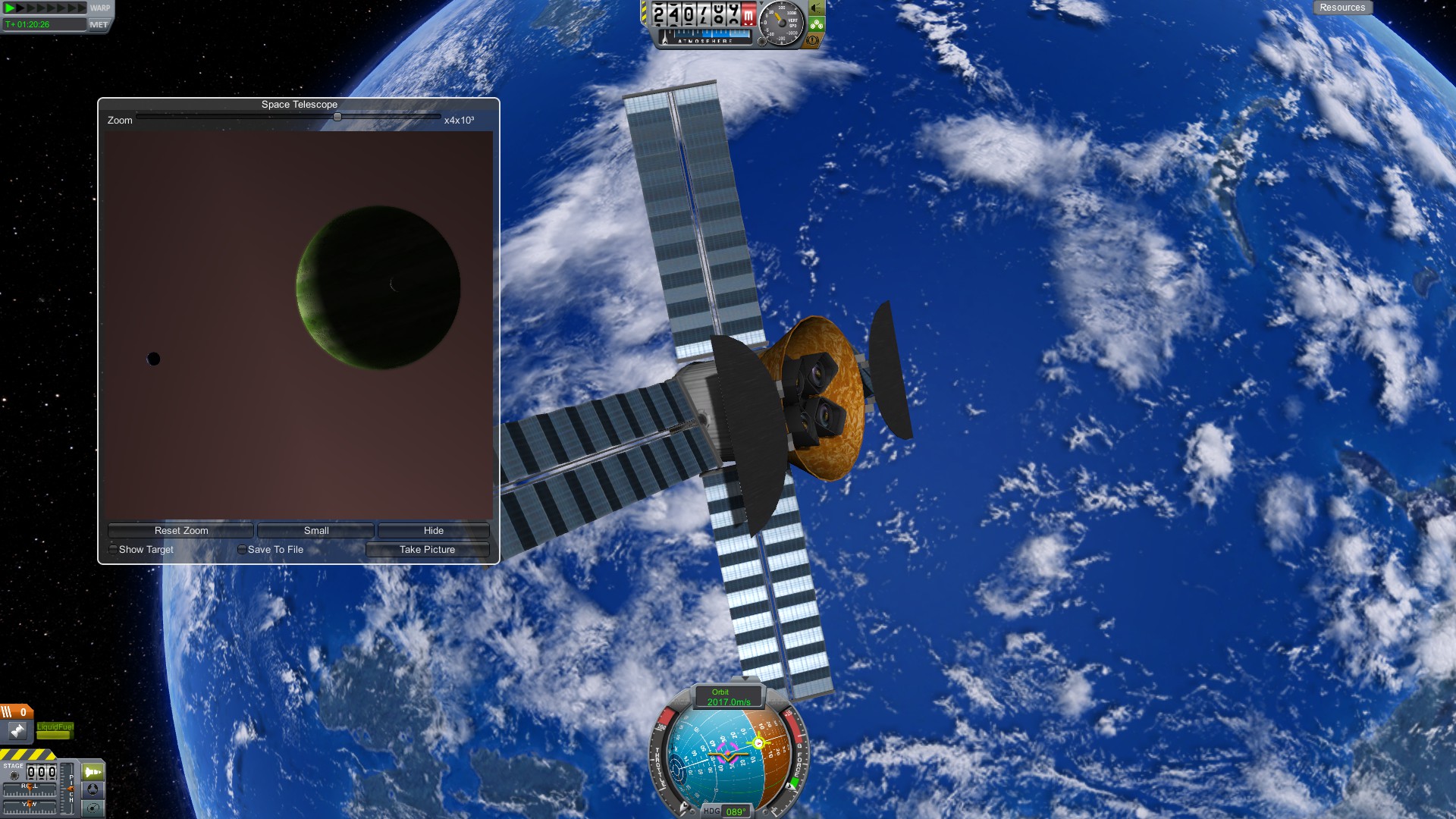Click the stage lock indicator beside the STAGE counter
Screen dimensions: 1456x819
click(14, 775)
